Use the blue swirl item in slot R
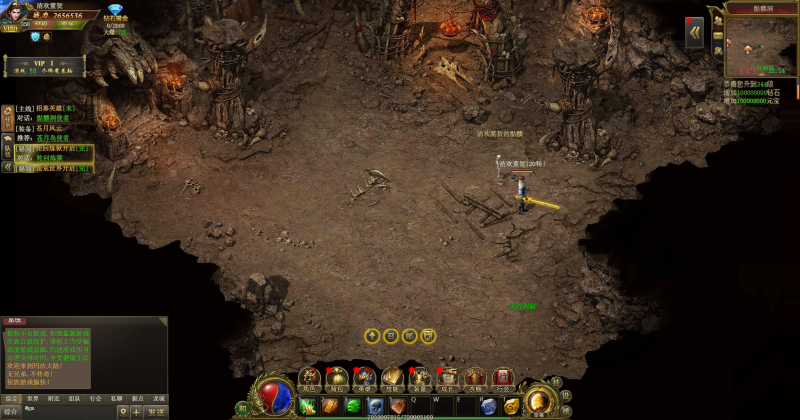The image size is (800, 420). click(x=488, y=405)
